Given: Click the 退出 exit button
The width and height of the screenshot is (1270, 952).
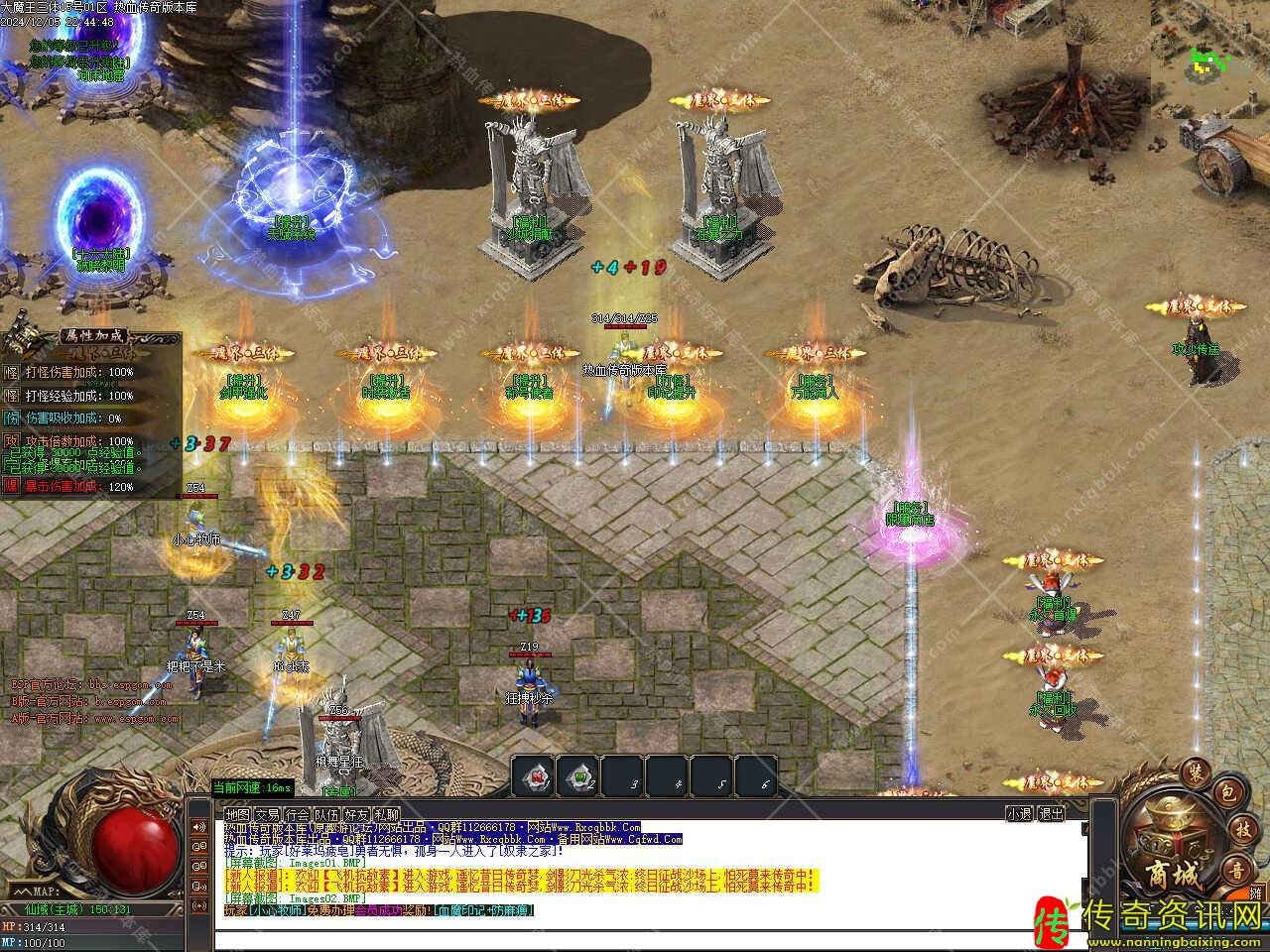Looking at the screenshot, I should click(1051, 814).
